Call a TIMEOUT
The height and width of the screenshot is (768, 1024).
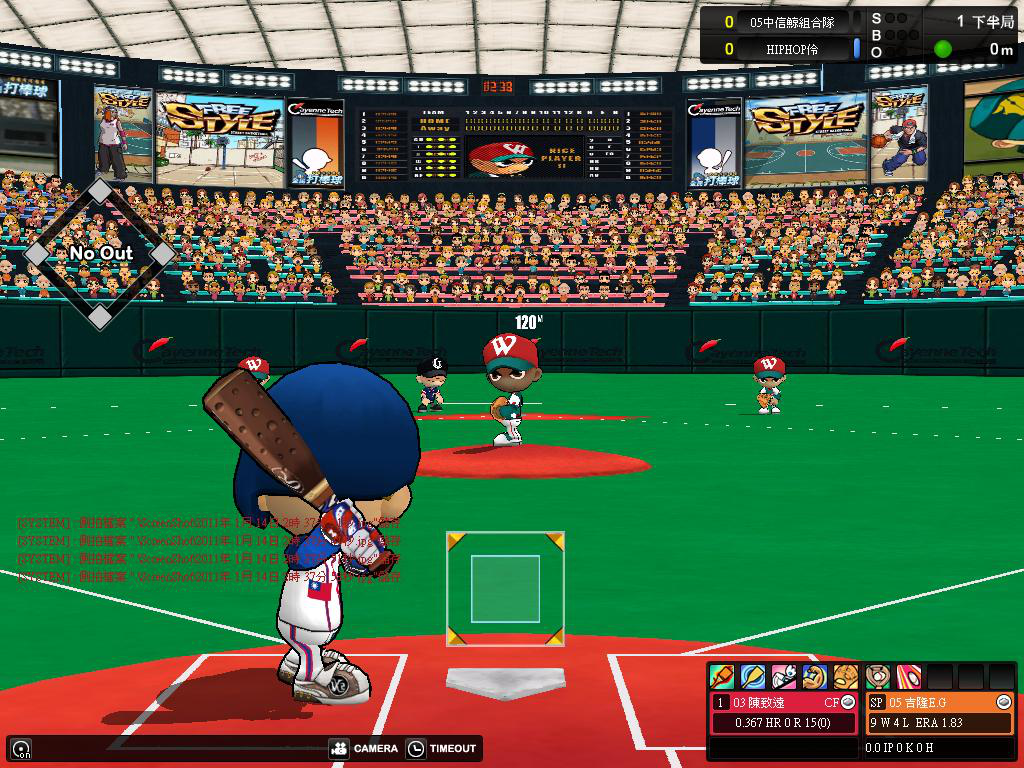[x=443, y=748]
